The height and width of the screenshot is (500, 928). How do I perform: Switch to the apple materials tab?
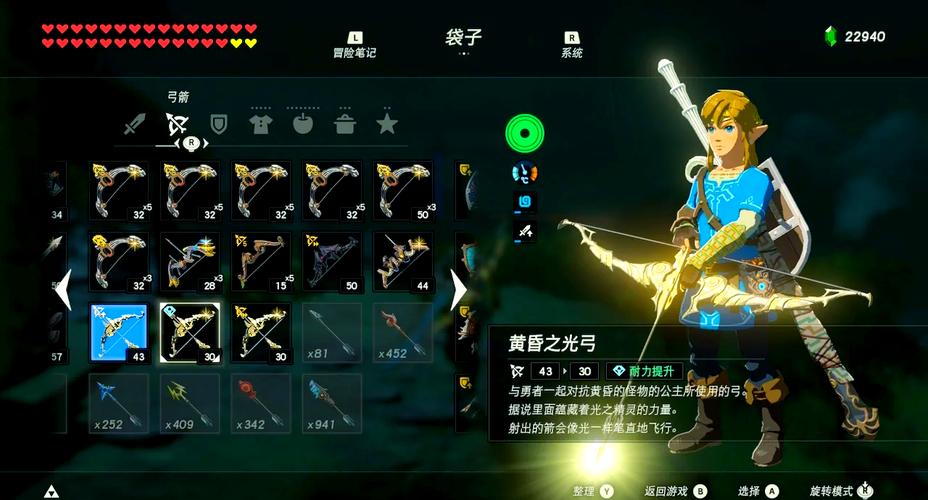tap(303, 124)
